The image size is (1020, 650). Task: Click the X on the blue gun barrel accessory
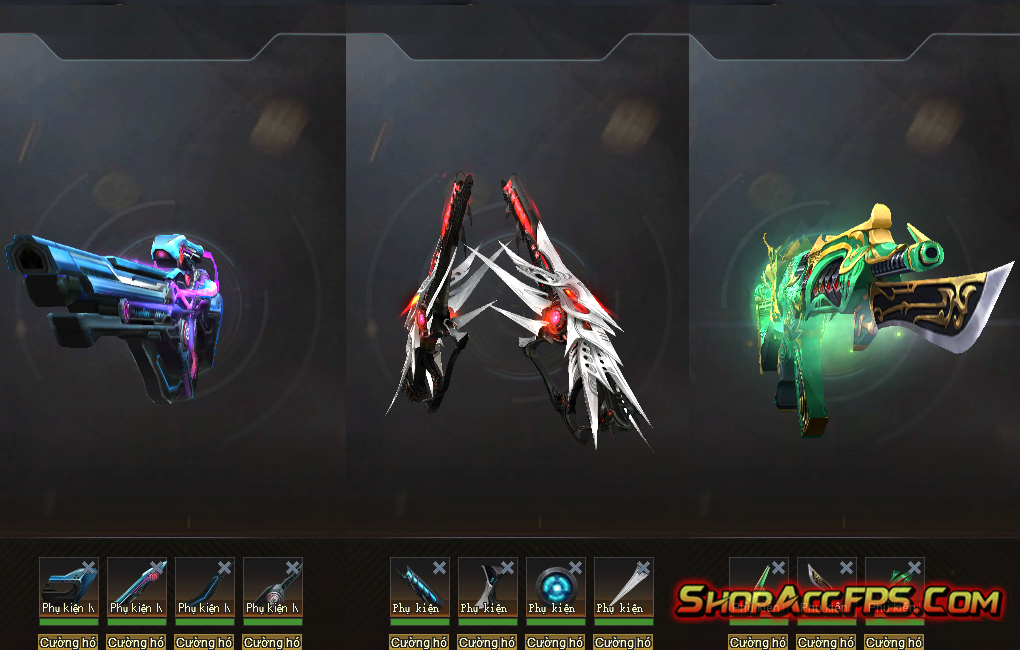pos(89,568)
